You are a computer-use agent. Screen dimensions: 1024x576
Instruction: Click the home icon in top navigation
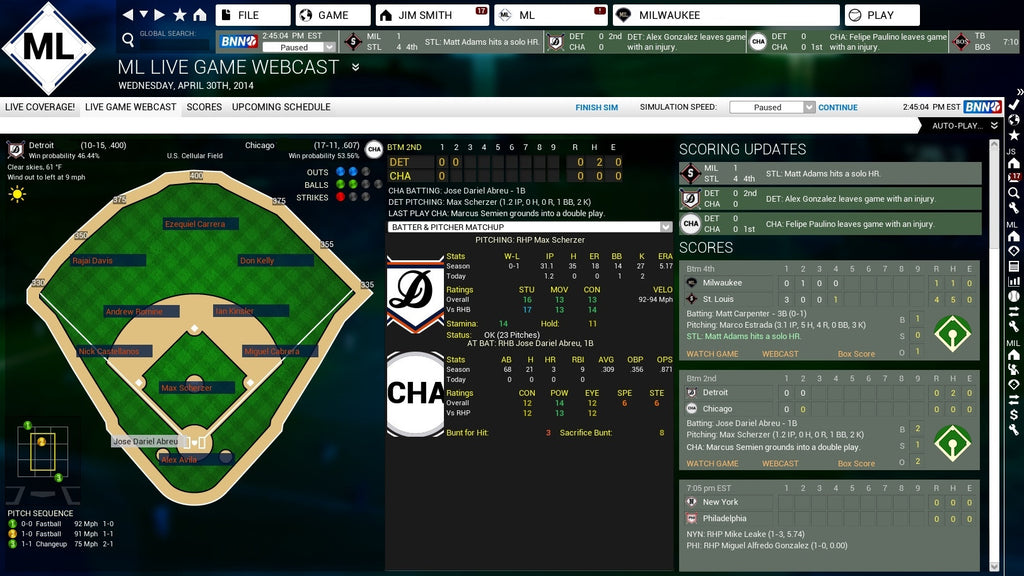click(200, 15)
